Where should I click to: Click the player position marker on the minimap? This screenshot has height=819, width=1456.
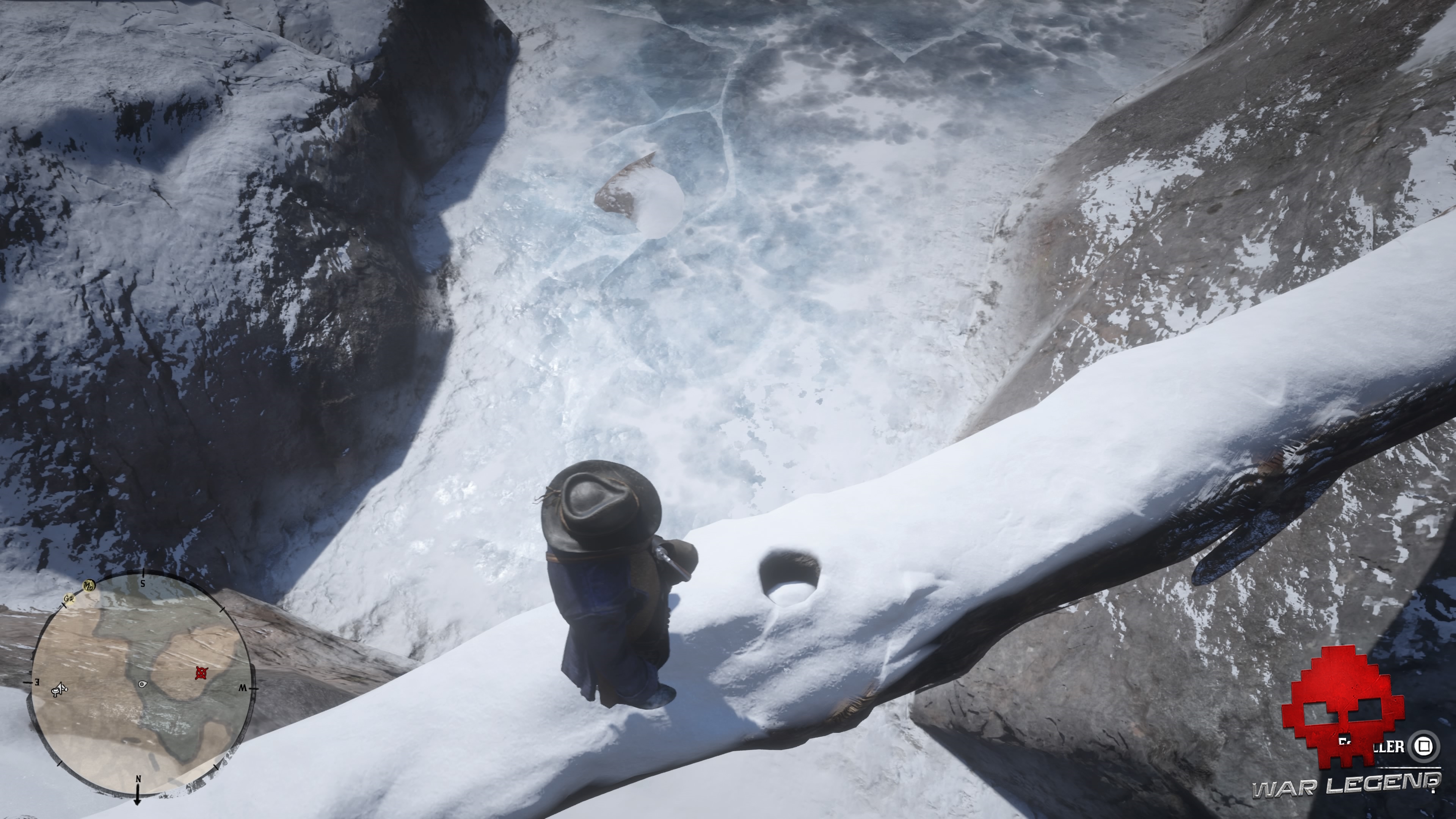point(143,684)
